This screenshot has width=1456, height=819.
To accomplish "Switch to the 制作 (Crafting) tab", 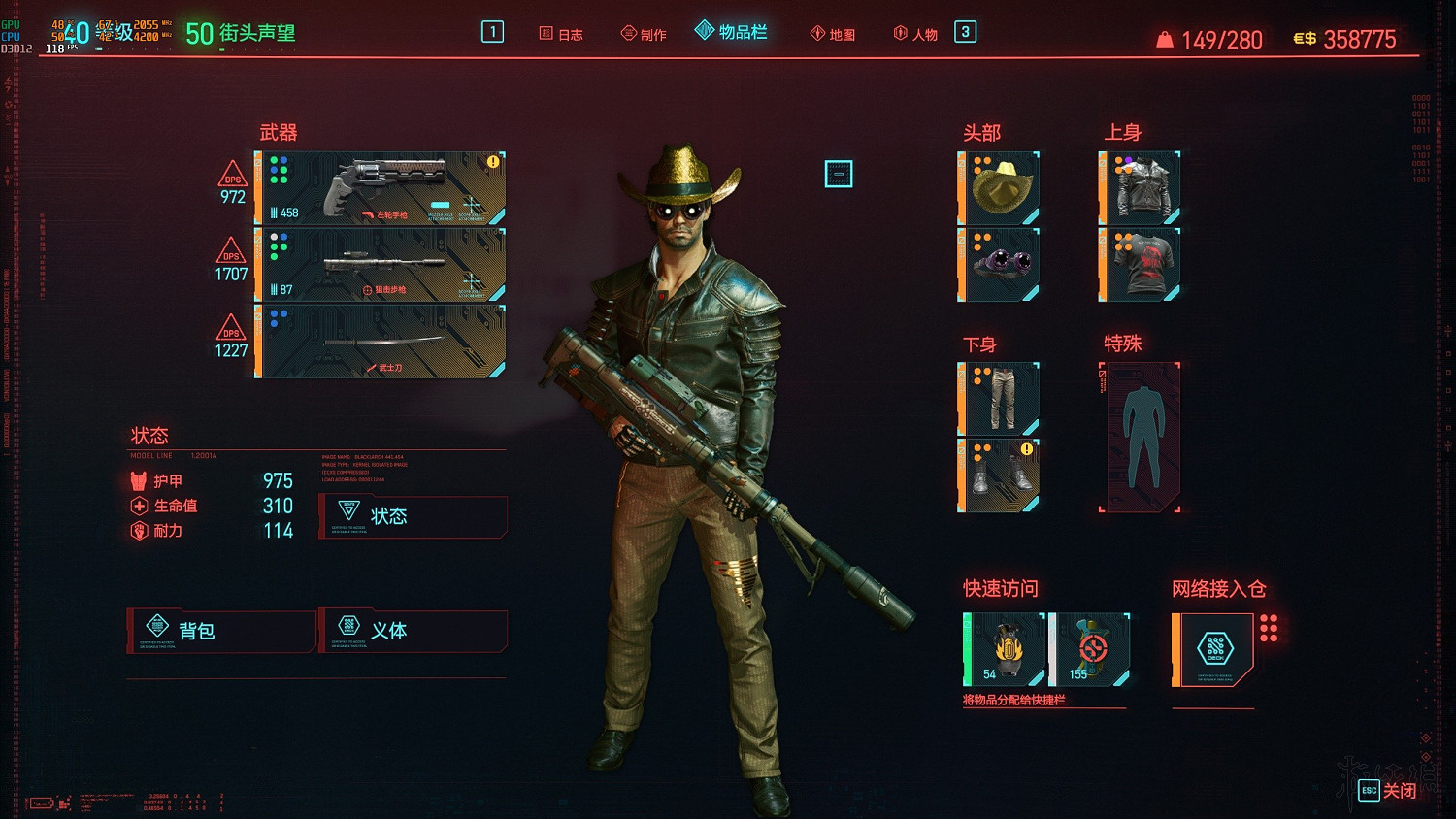I will tap(644, 34).
